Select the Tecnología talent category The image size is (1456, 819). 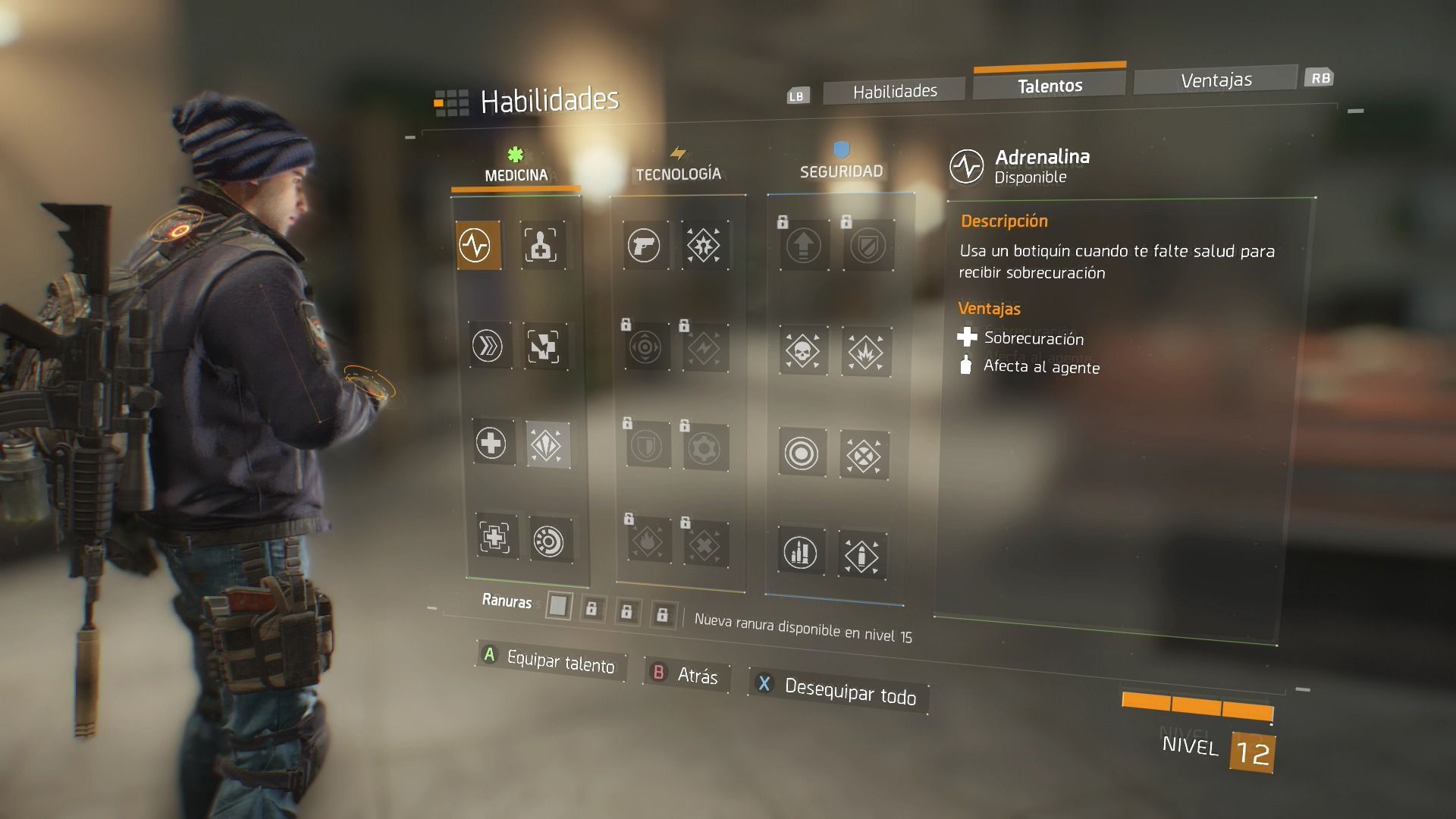(x=678, y=174)
